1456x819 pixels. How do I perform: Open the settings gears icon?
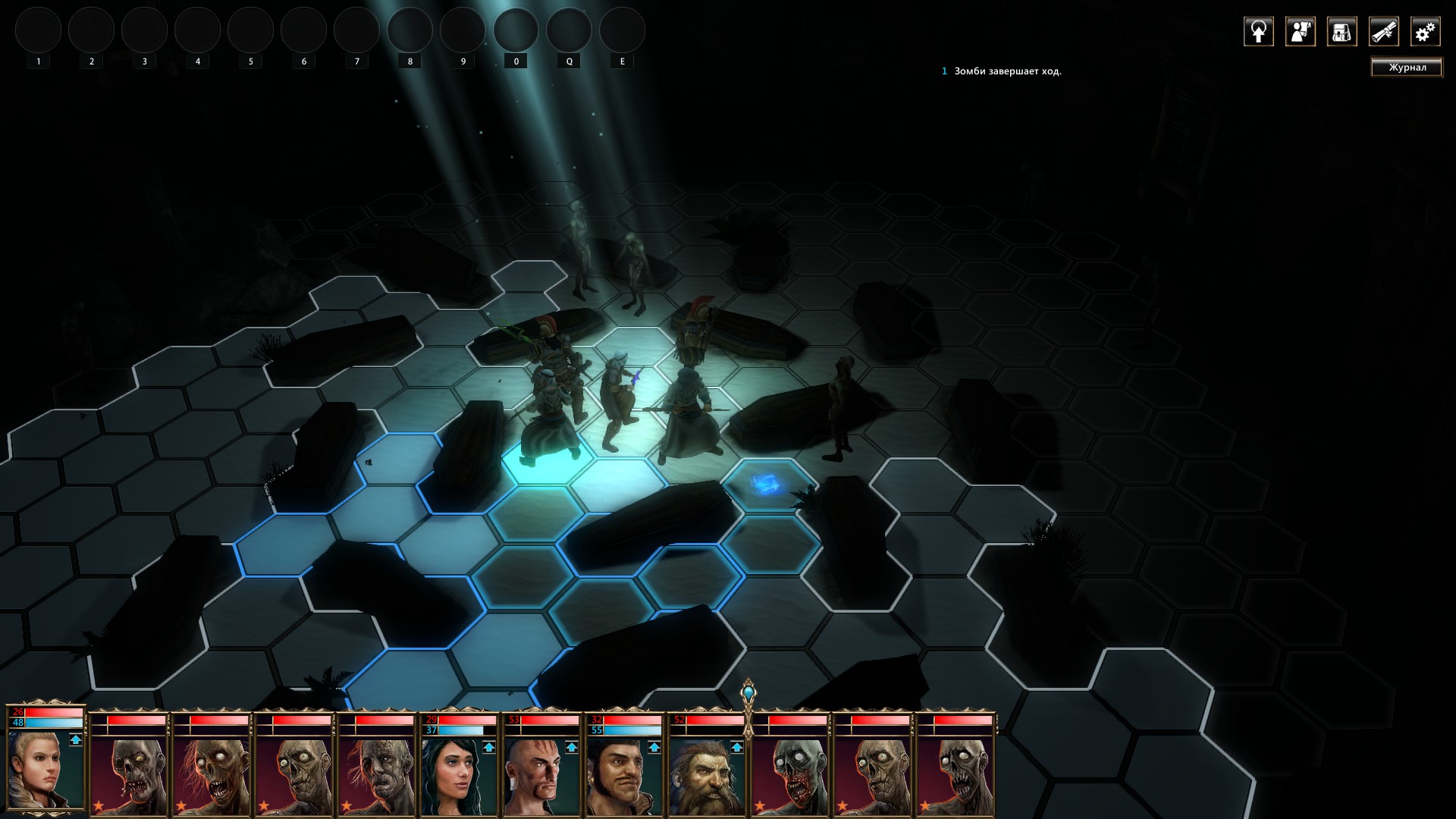pos(1426,33)
